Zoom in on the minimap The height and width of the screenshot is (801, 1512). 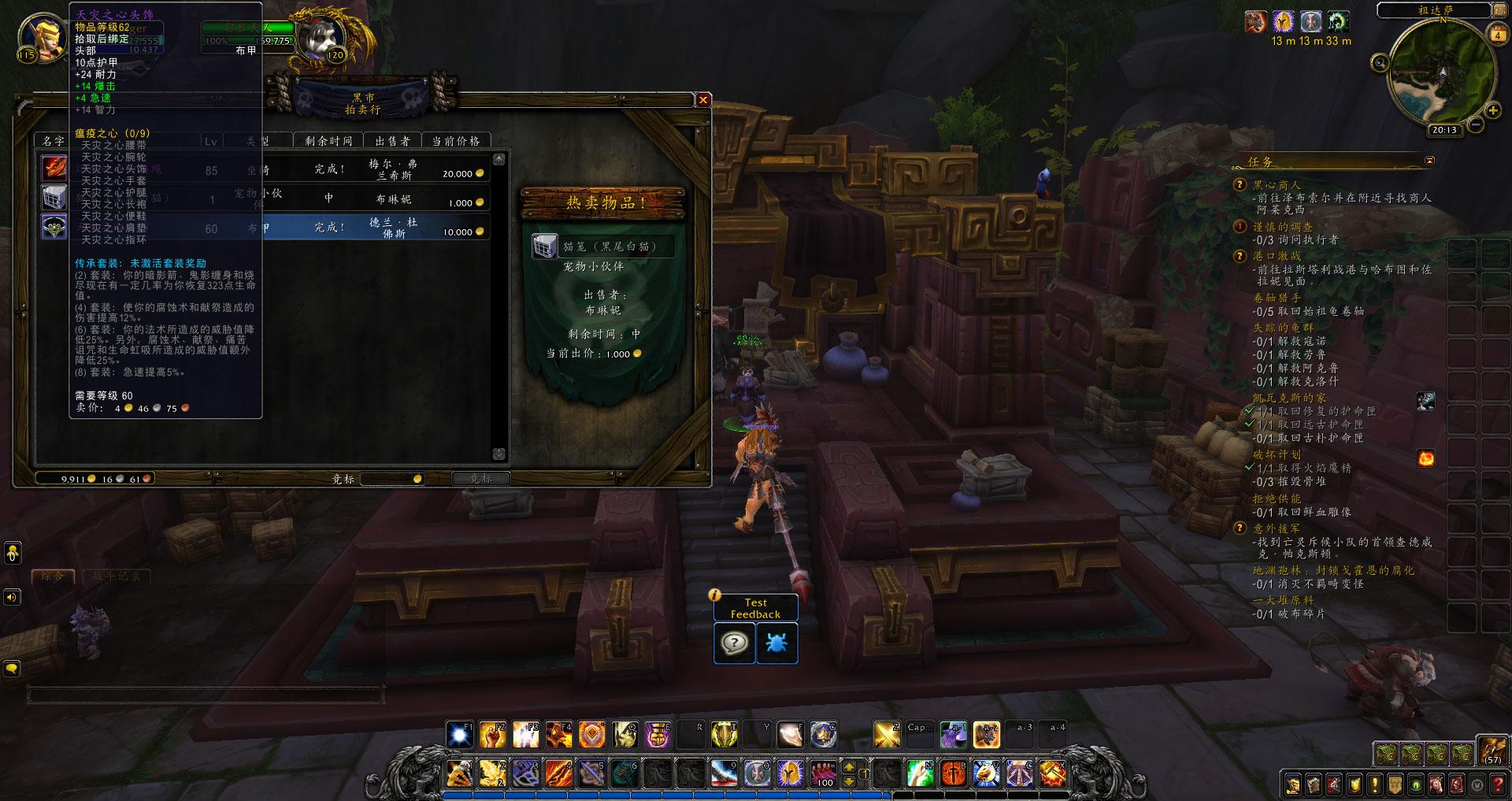(1492, 111)
